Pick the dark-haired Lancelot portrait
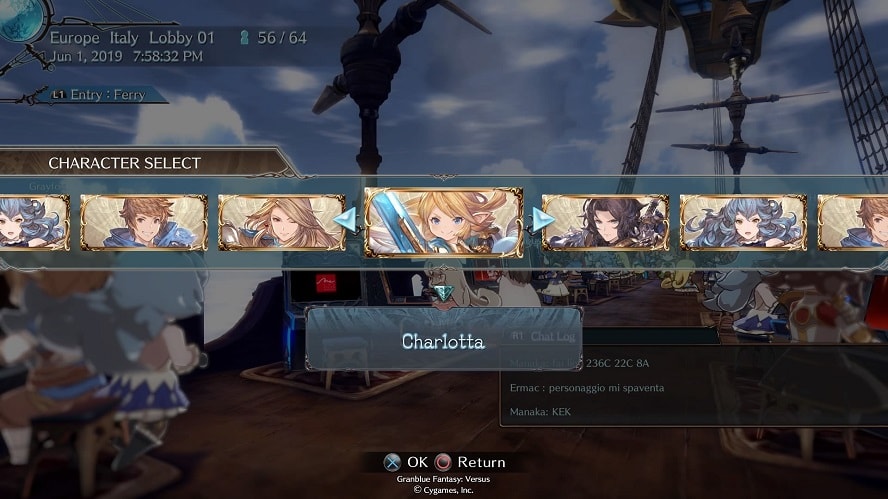Screen dimensions: 888x499 (x=605, y=222)
